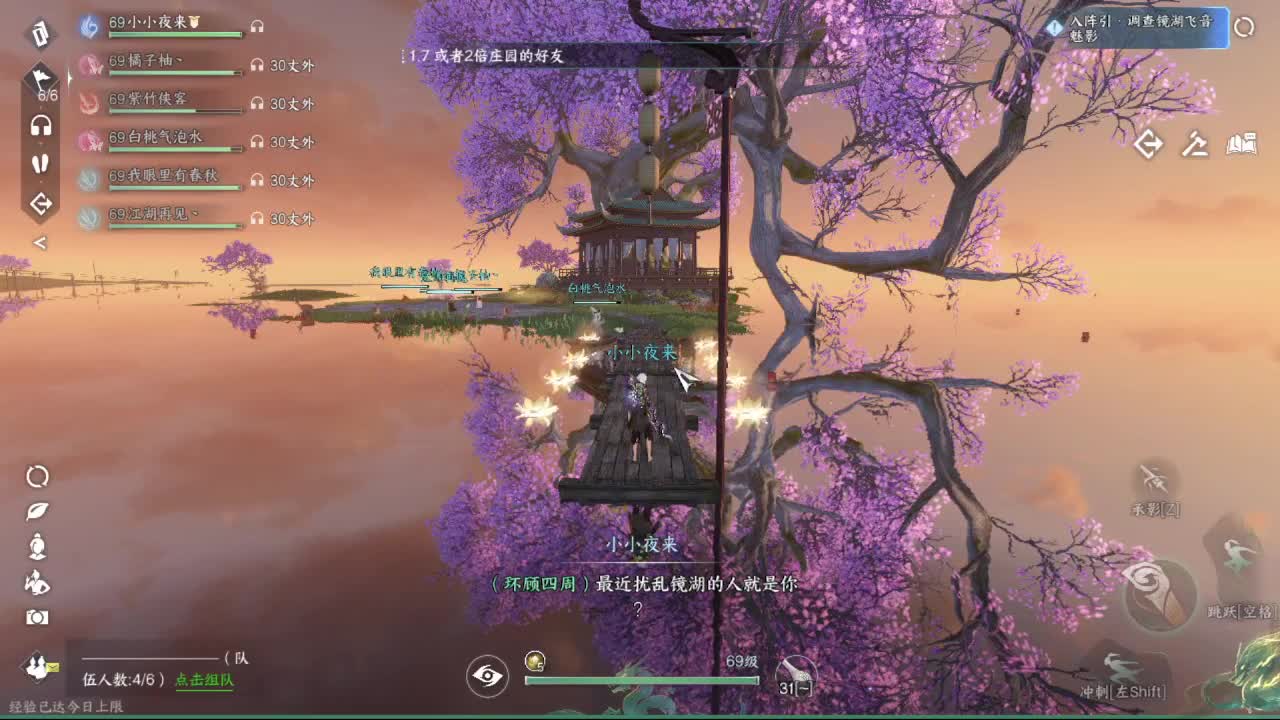This screenshot has height=720, width=1280.
Task: Select the auto-pathing footsteps icon
Action: [40, 163]
